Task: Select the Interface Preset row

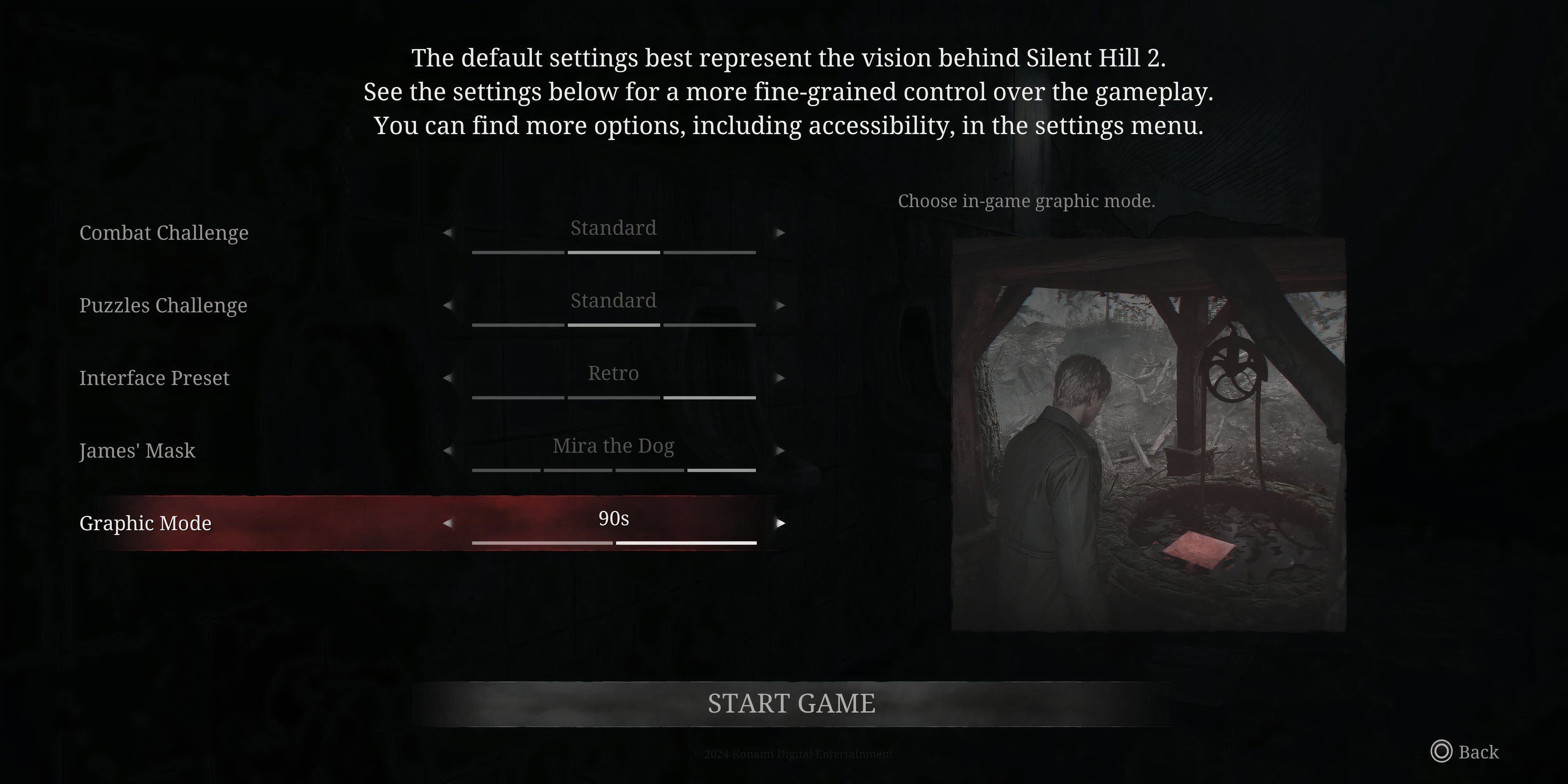Action: pos(154,378)
